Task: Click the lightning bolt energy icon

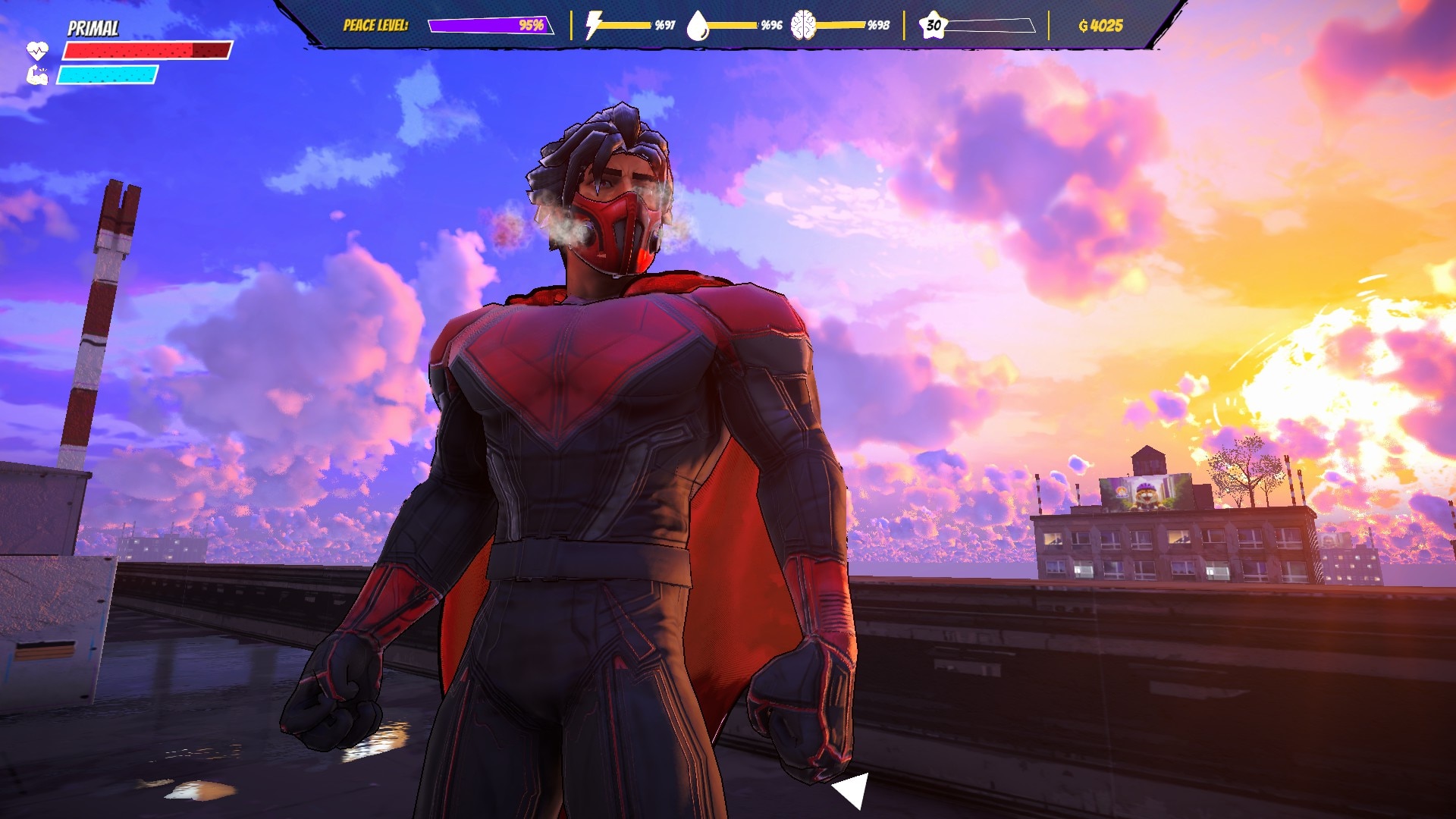Action: (x=593, y=25)
